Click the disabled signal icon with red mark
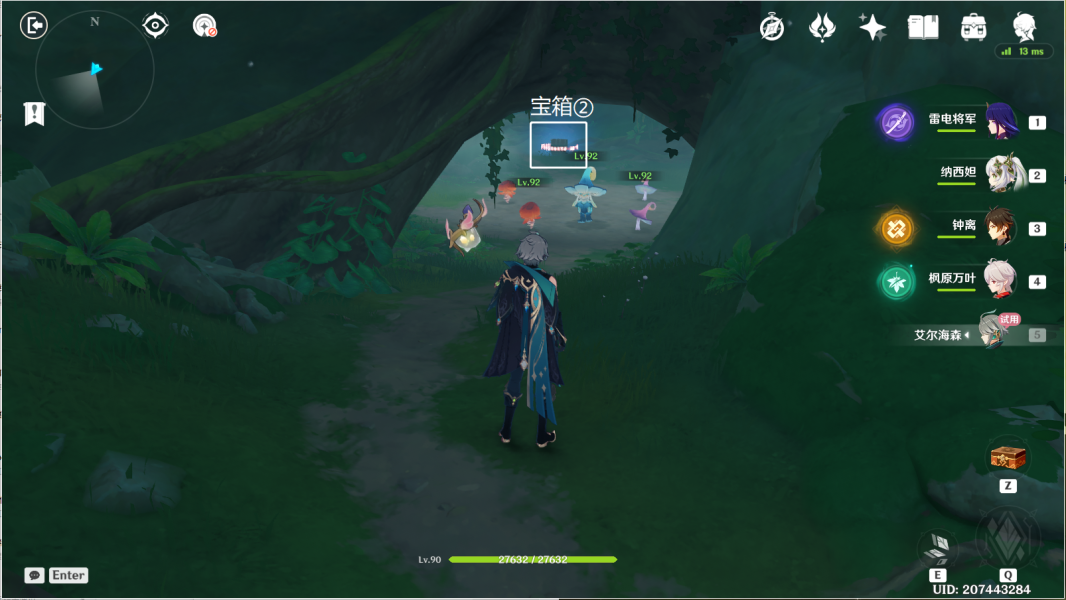Screen dimensions: 1066x600 click(205, 26)
